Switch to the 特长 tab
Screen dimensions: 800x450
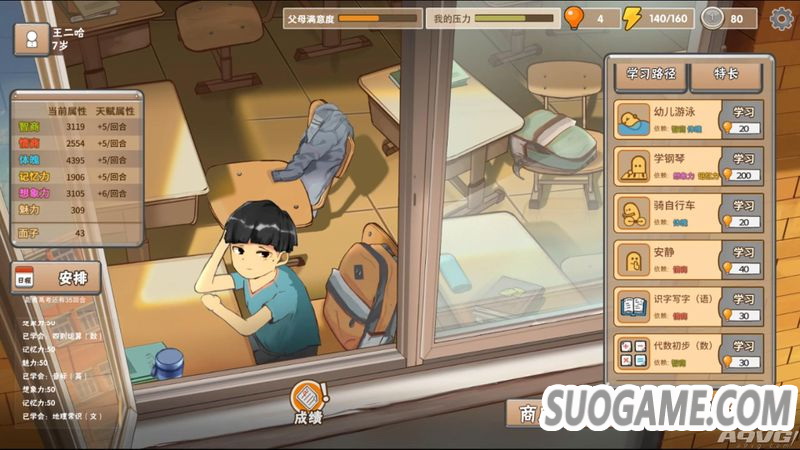pyautogui.click(x=725, y=74)
